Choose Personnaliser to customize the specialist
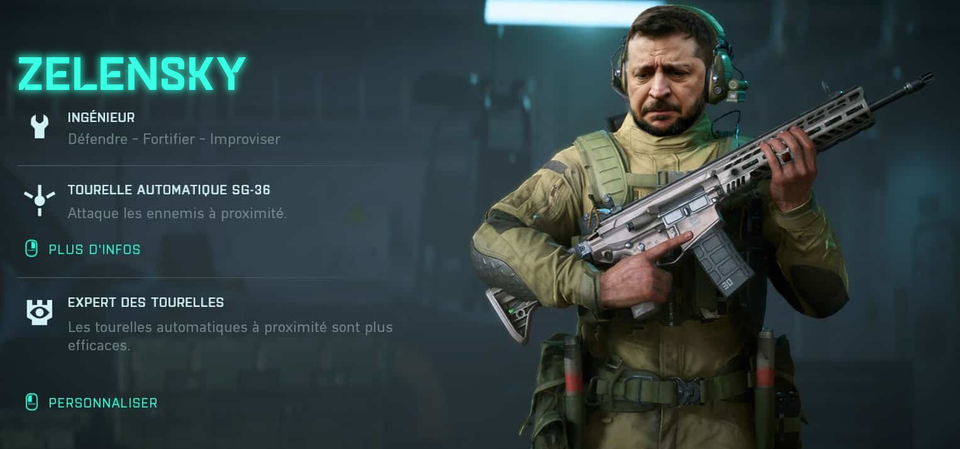960x449 pixels. (x=101, y=402)
